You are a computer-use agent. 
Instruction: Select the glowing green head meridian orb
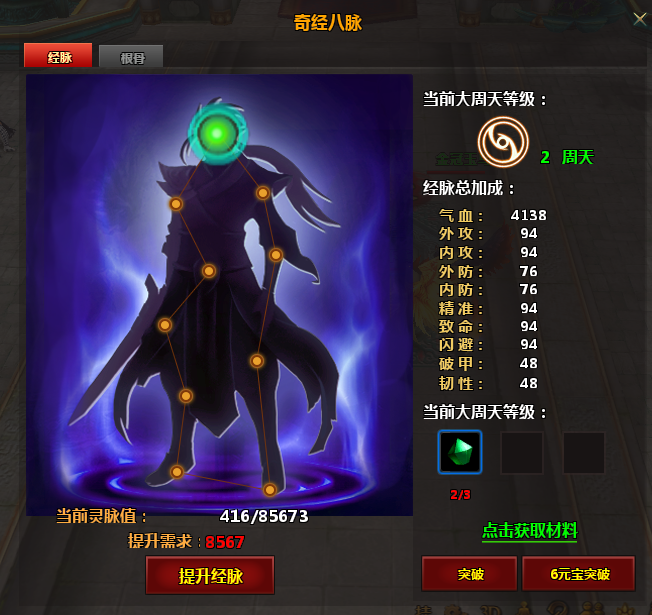tap(213, 133)
